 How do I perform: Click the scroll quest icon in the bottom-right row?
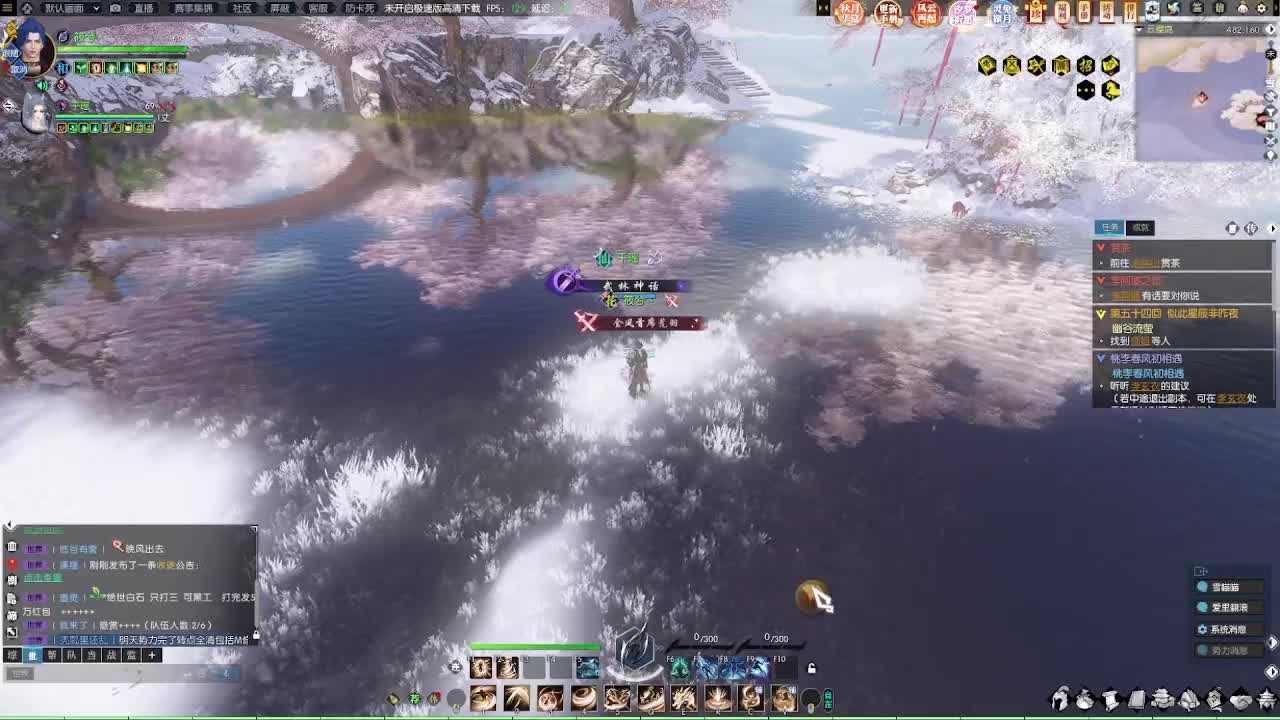click(1108, 700)
